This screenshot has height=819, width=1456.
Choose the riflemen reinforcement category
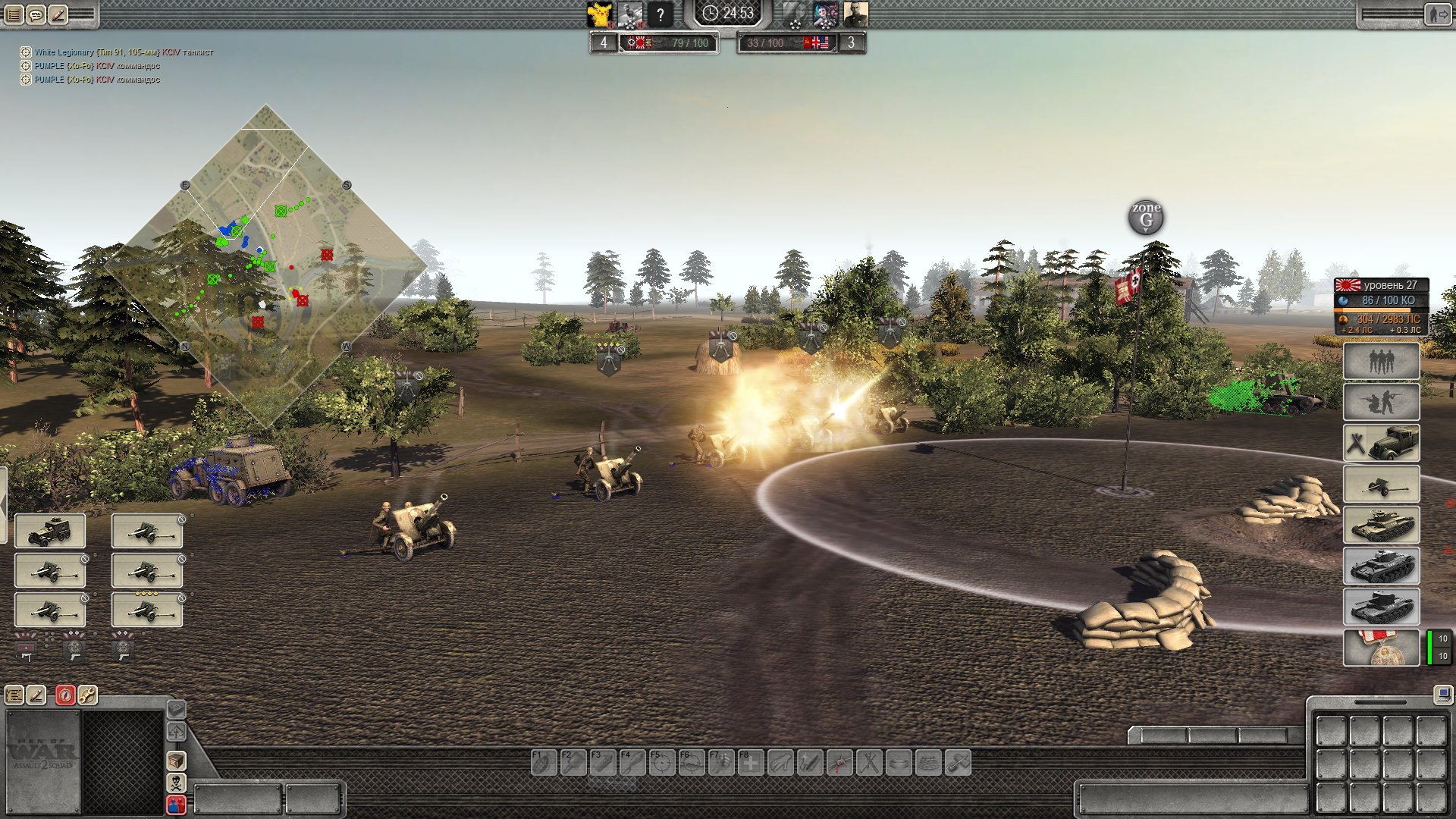click(1381, 402)
